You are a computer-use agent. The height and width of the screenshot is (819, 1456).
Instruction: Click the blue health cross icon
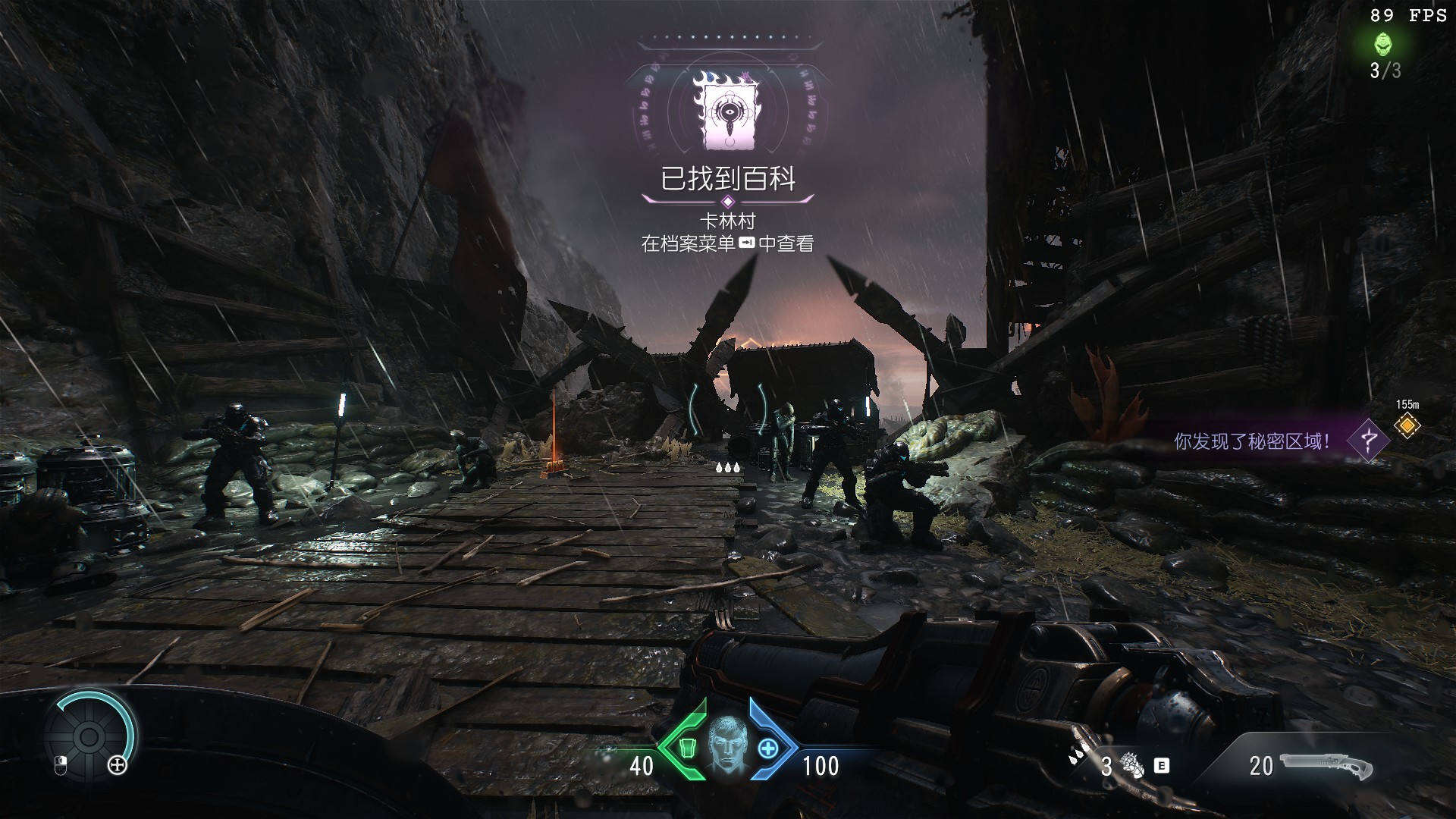[x=768, y=748]
